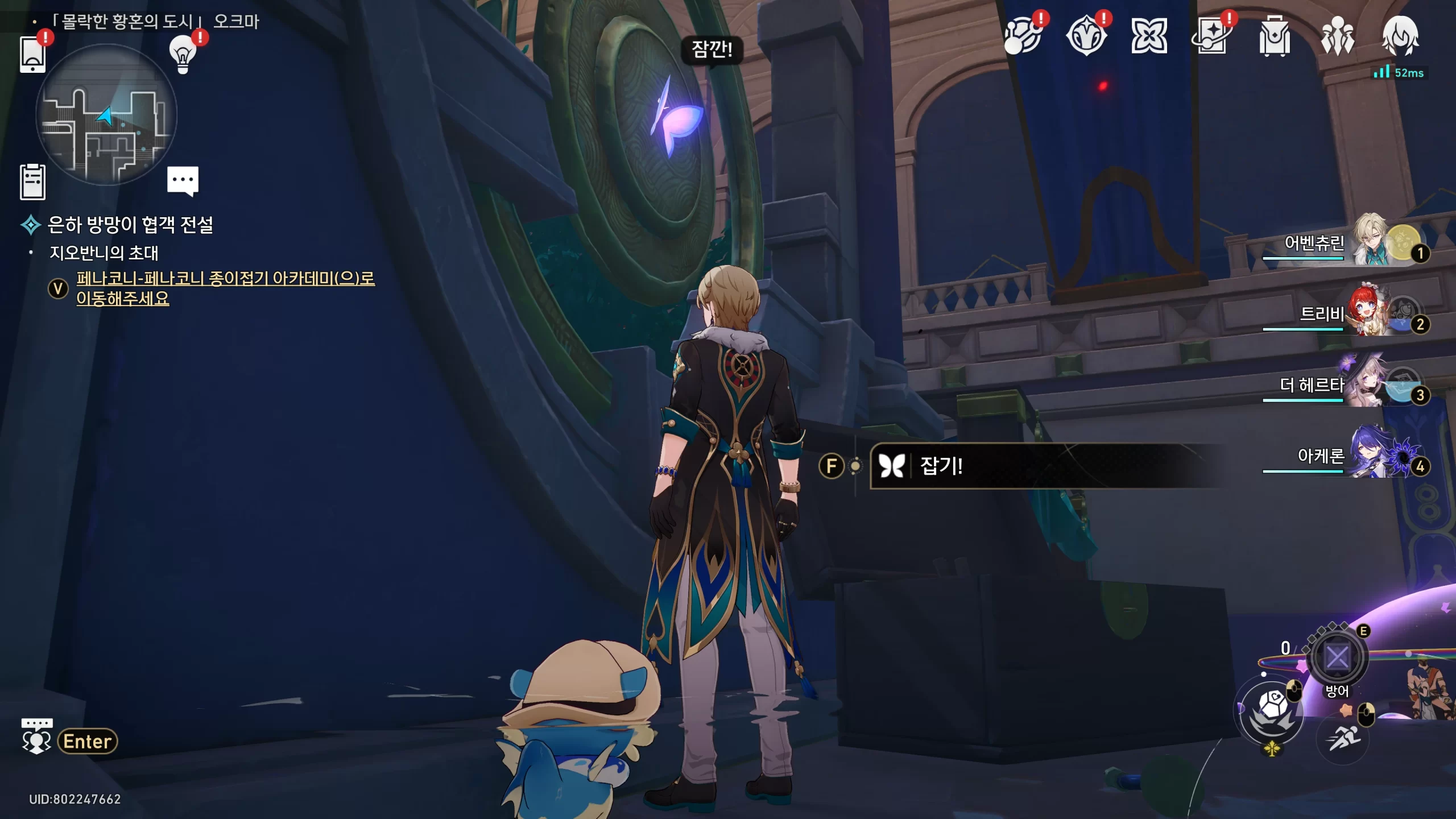Open the warp star ticket icon
The image size is (1456, 819).
click(x=1211, y=36)
